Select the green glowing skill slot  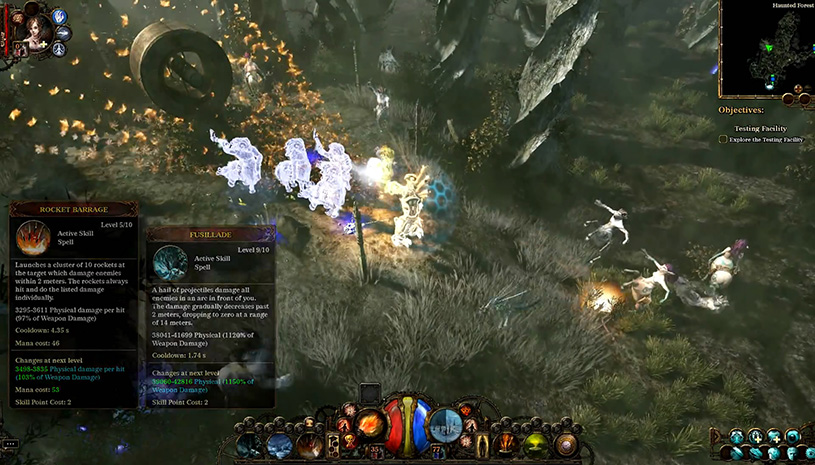(537, 443)
